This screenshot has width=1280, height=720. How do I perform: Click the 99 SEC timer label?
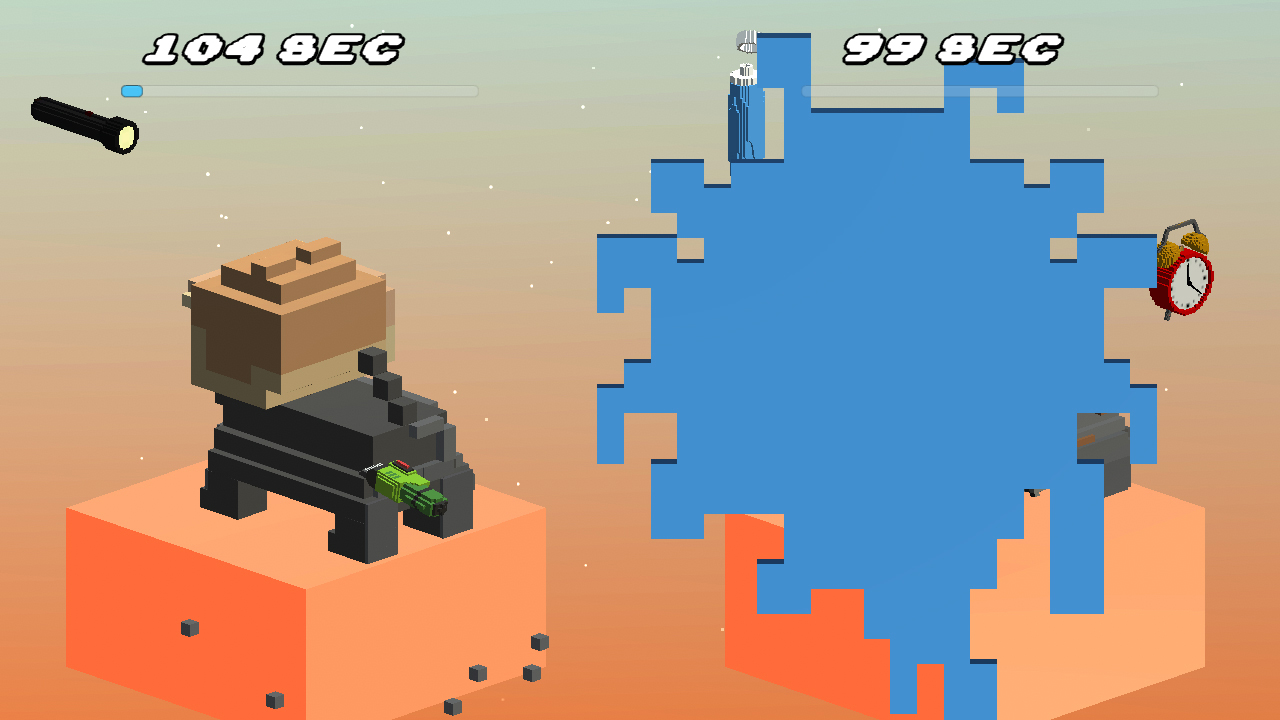click(x=952, y=46)
